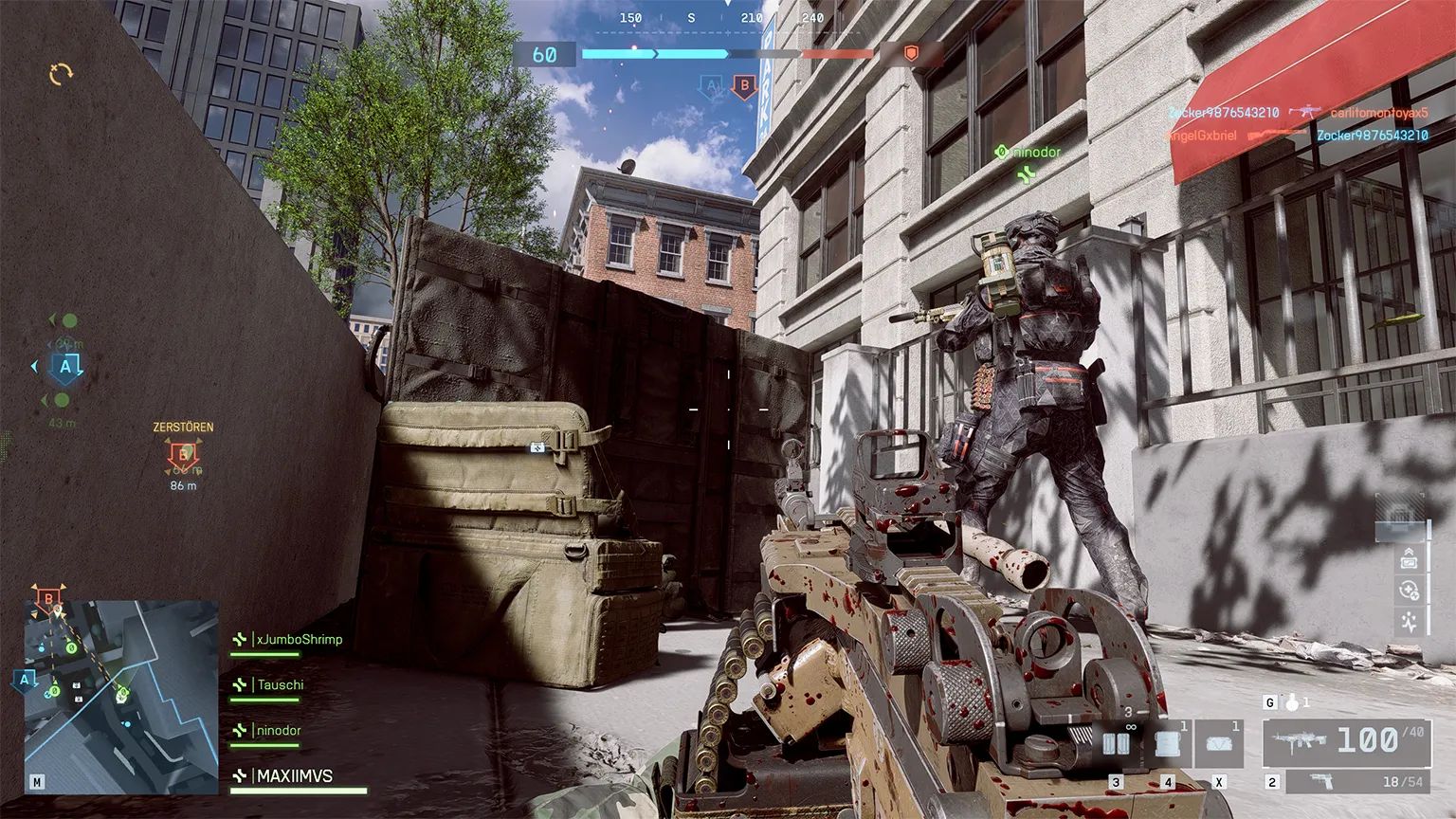Expand the right chevron beside objective A

tap(80, 372)
